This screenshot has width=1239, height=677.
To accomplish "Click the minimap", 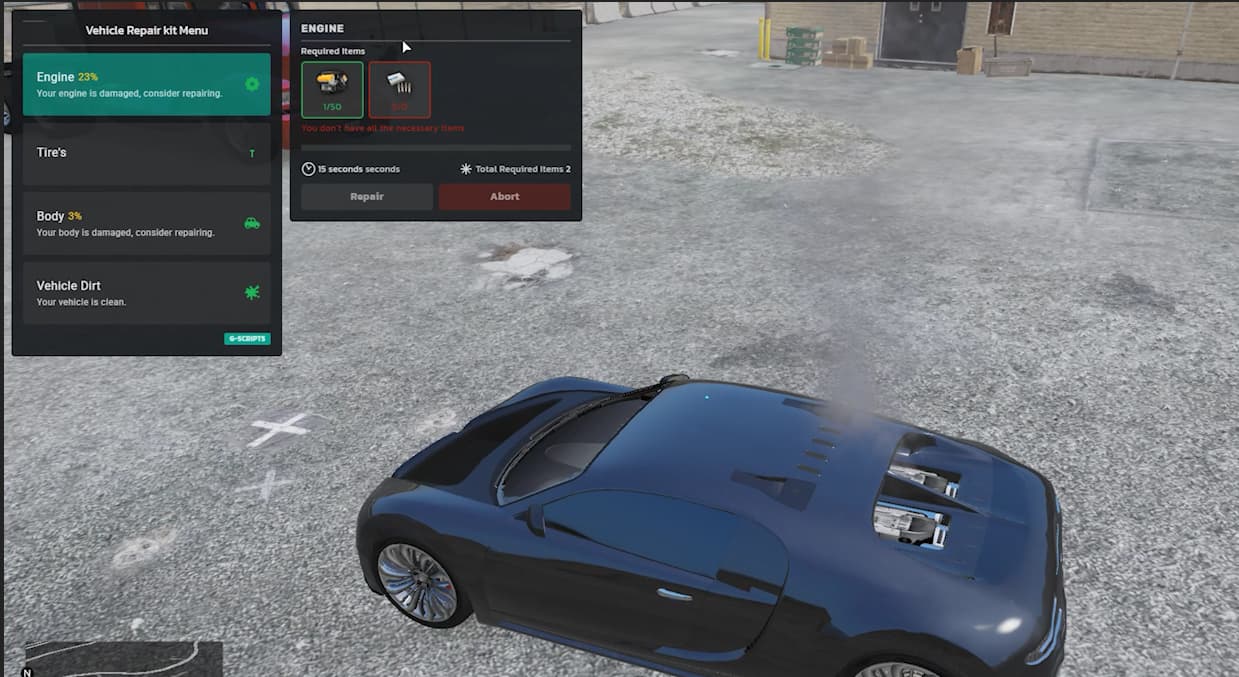I will tap(123, 658).
